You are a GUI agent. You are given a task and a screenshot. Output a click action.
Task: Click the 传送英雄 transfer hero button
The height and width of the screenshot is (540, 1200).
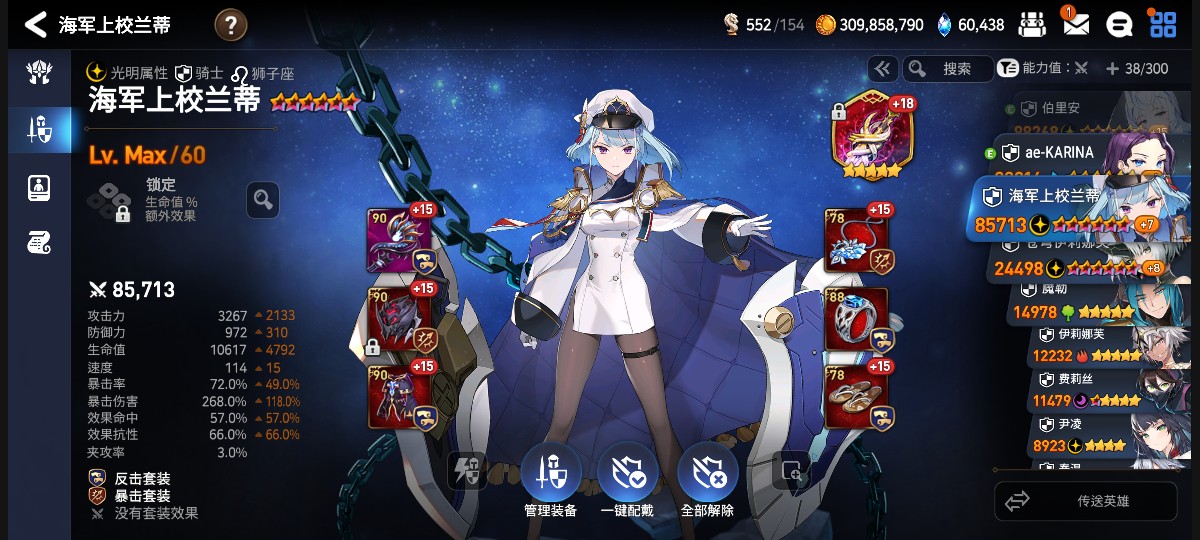click(1084, 501)
